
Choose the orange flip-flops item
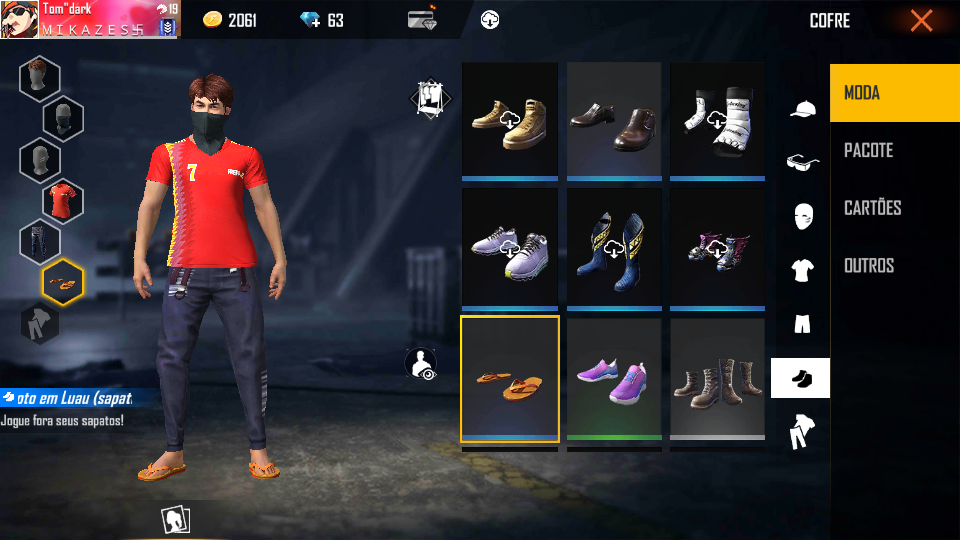(510, 378)
